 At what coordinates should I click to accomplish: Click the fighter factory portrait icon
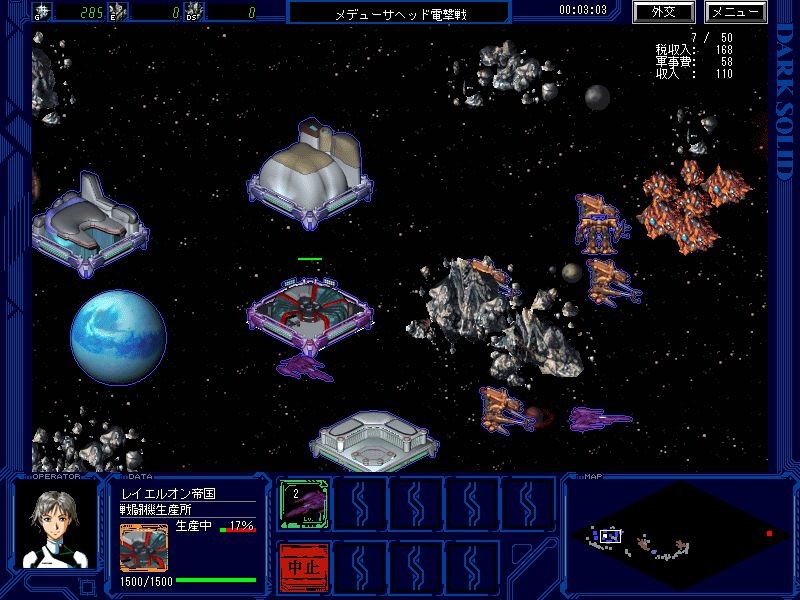141,548
